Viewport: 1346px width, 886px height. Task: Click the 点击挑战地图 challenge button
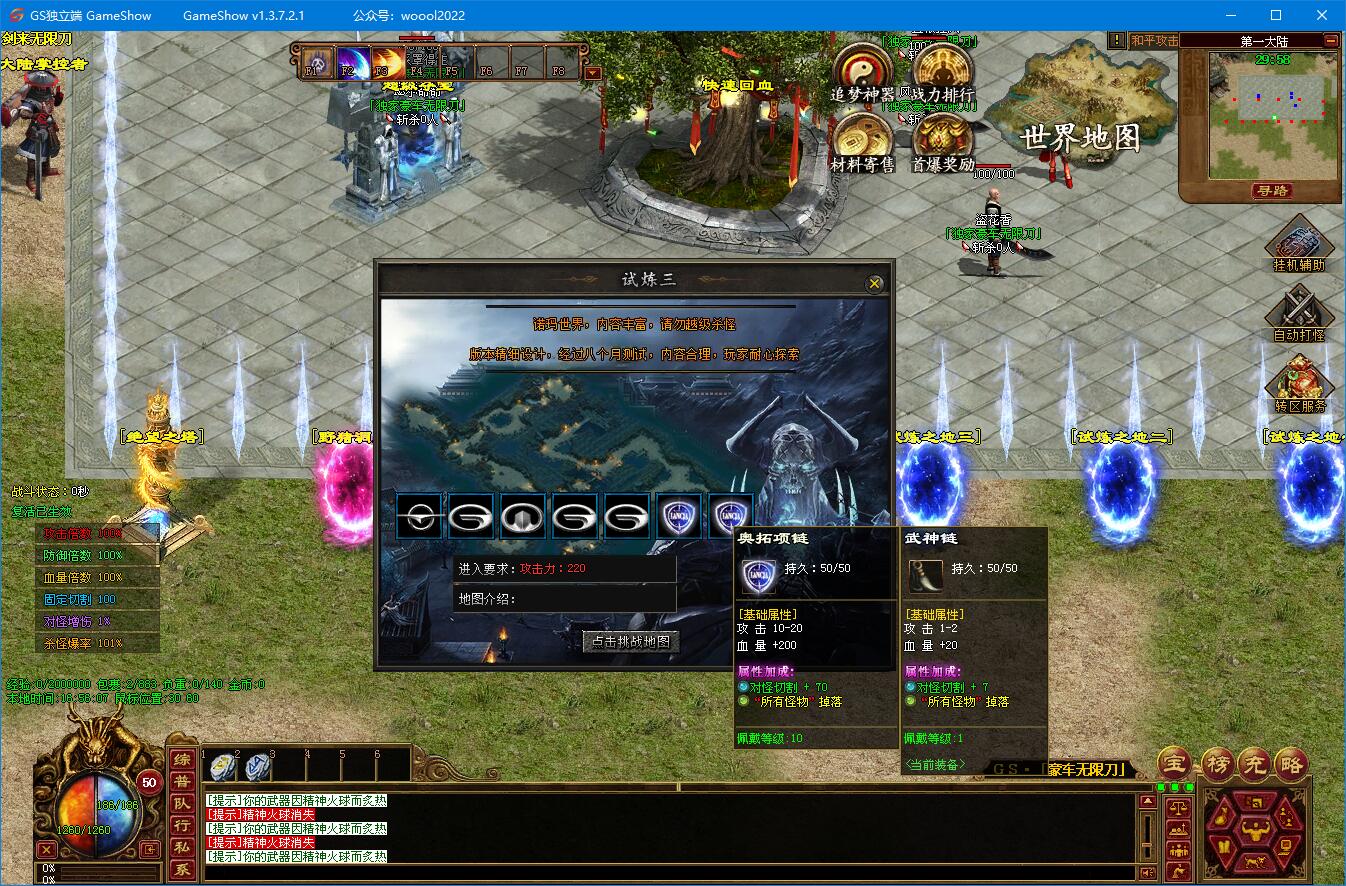pos(631,642)
